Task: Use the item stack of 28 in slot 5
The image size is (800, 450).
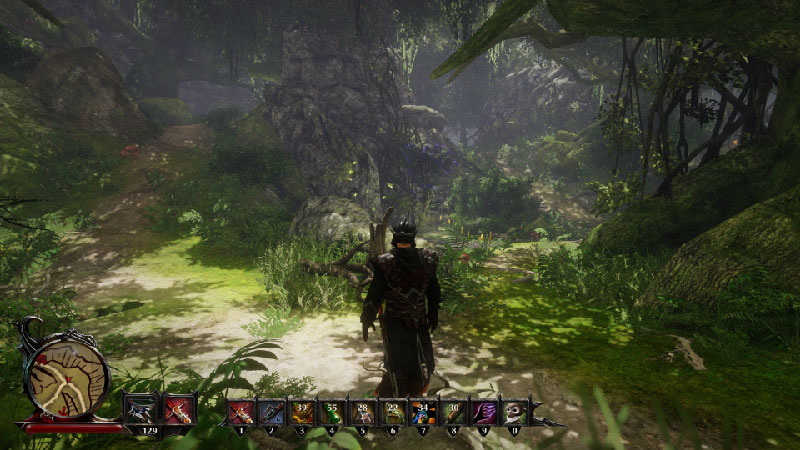Action: pyautogui.click(x=363, y=412)
